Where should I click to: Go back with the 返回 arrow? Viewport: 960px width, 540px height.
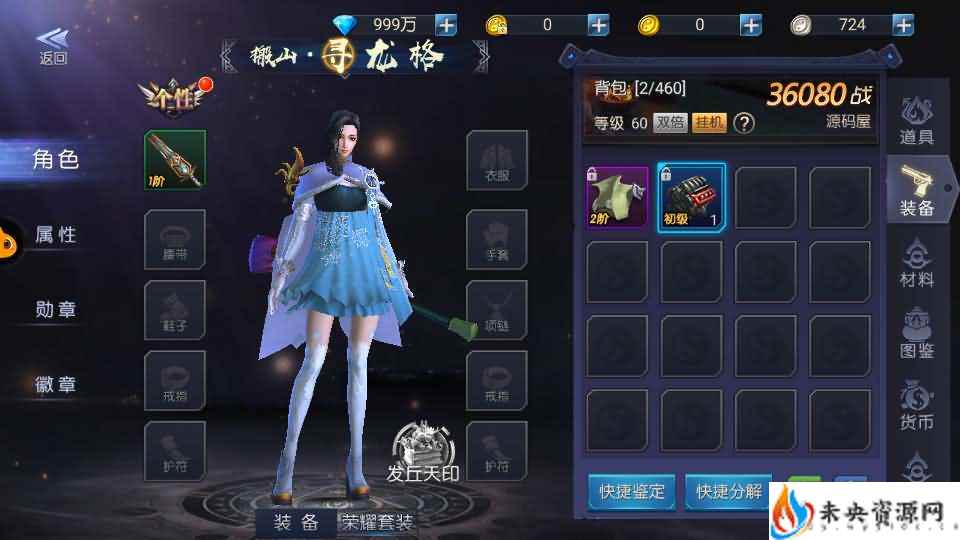tap(52, 45)
